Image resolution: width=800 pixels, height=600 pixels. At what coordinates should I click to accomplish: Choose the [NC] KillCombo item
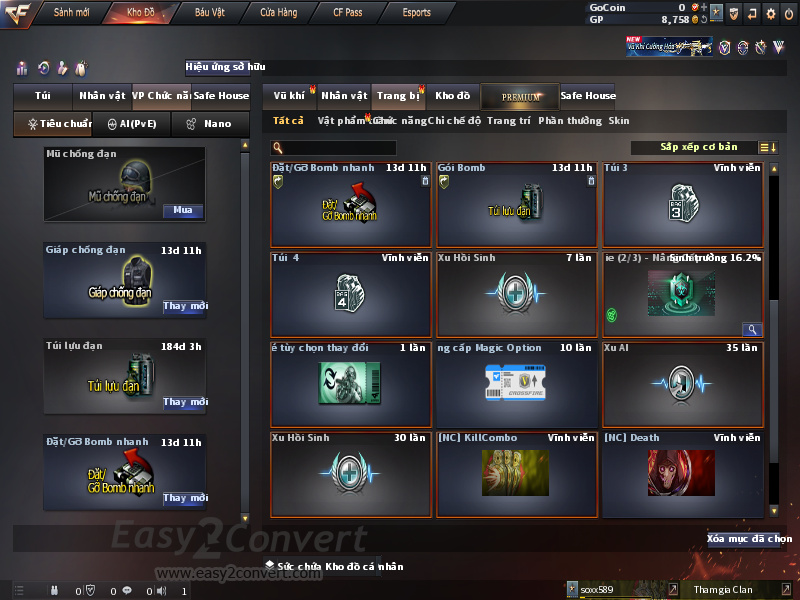click(517, 474)
